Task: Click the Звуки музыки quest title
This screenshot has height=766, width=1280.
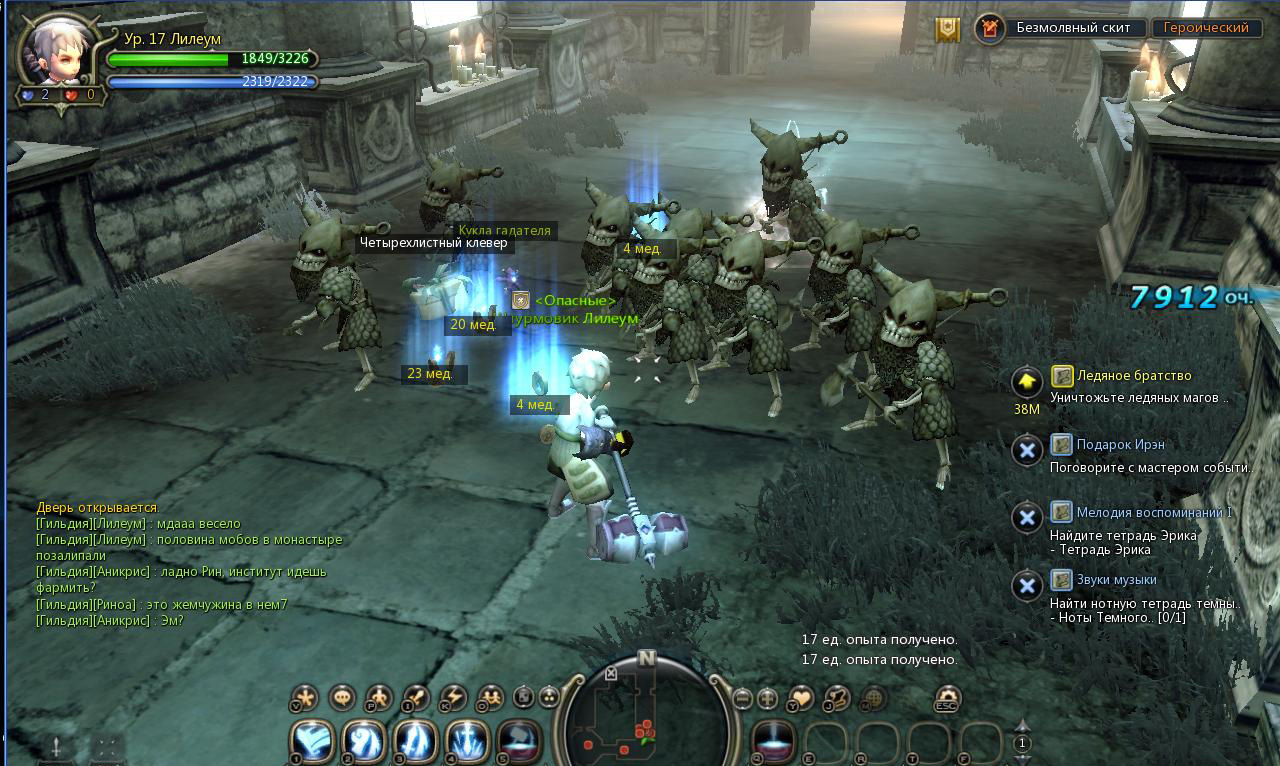Action: pos(1116,580)
